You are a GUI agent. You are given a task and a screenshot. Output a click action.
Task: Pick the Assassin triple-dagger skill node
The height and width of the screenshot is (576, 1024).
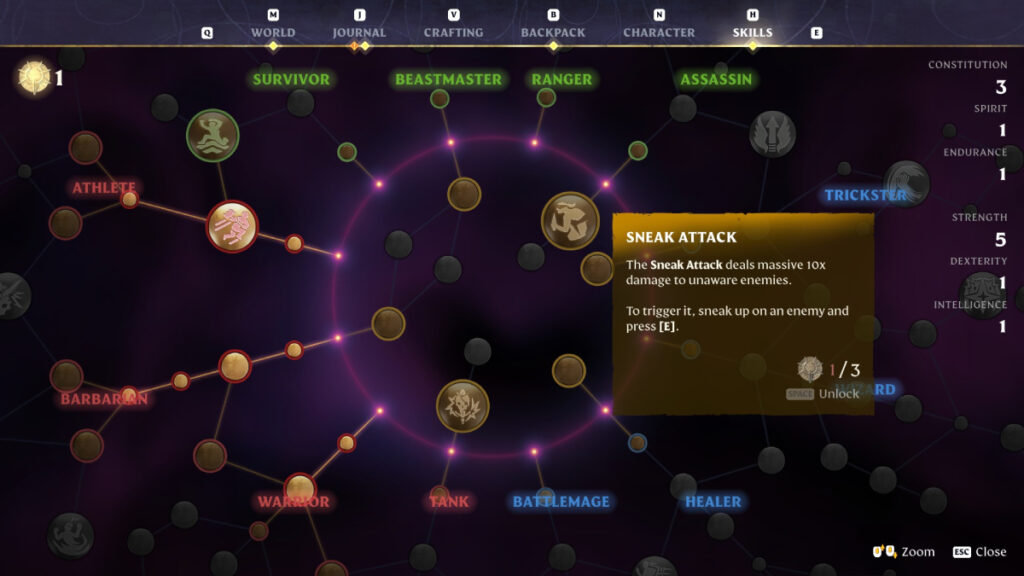(772, 134)
